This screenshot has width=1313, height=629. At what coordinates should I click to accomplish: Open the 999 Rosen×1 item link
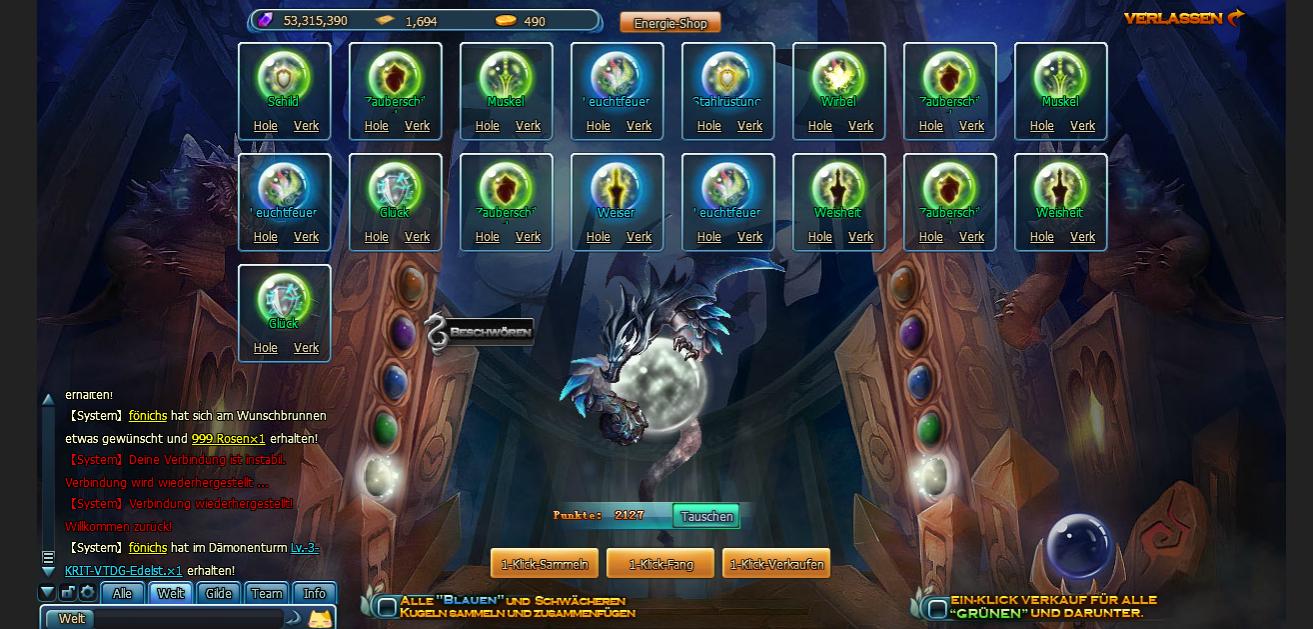[x=228, y=438]
